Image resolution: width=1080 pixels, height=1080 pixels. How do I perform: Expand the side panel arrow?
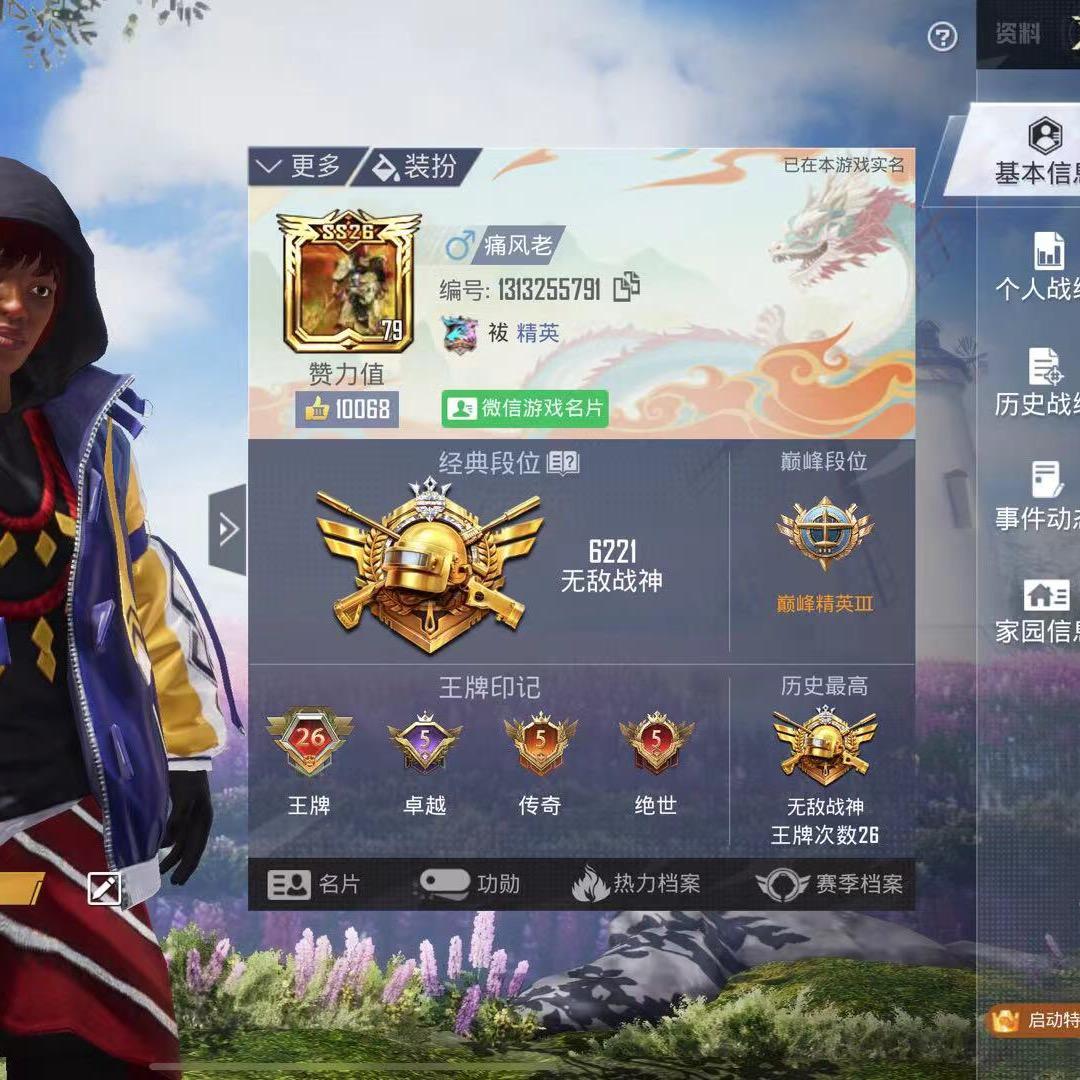(x=228, y=530)
